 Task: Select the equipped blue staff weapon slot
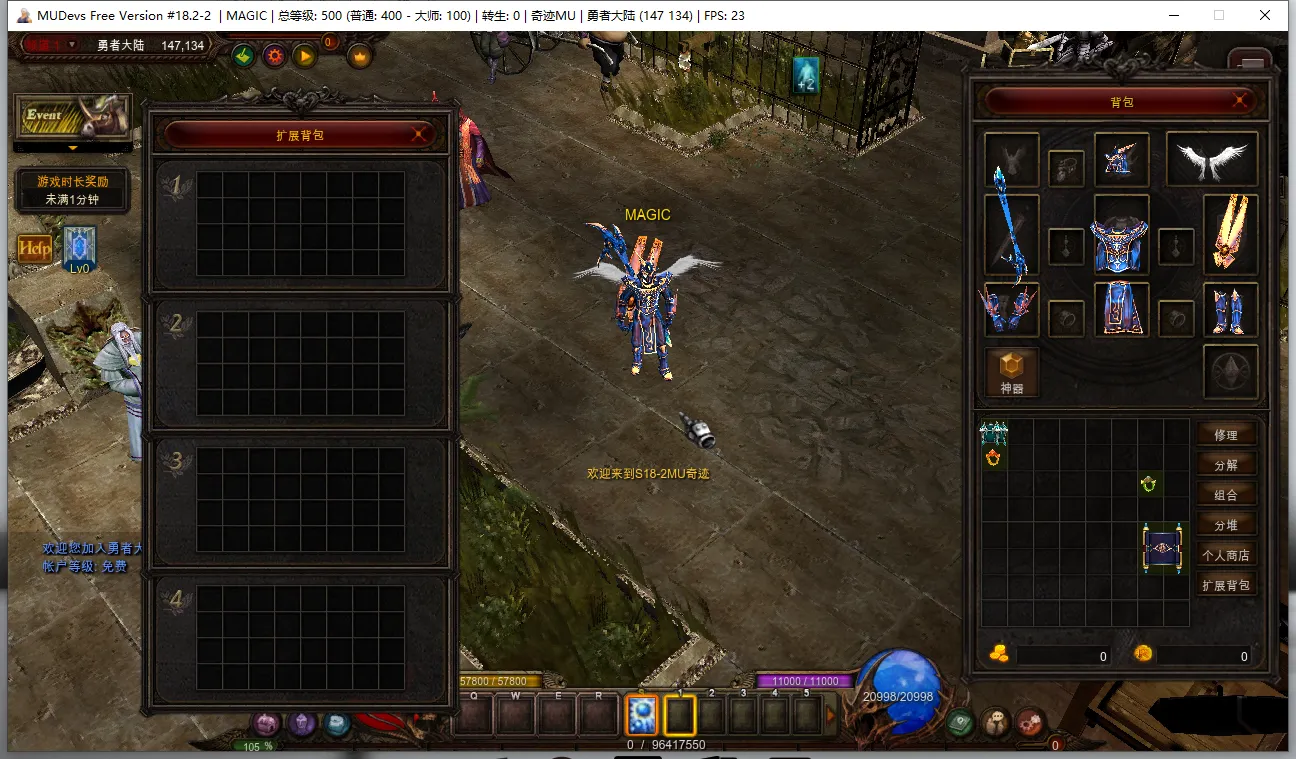[x=1011, y=234]
